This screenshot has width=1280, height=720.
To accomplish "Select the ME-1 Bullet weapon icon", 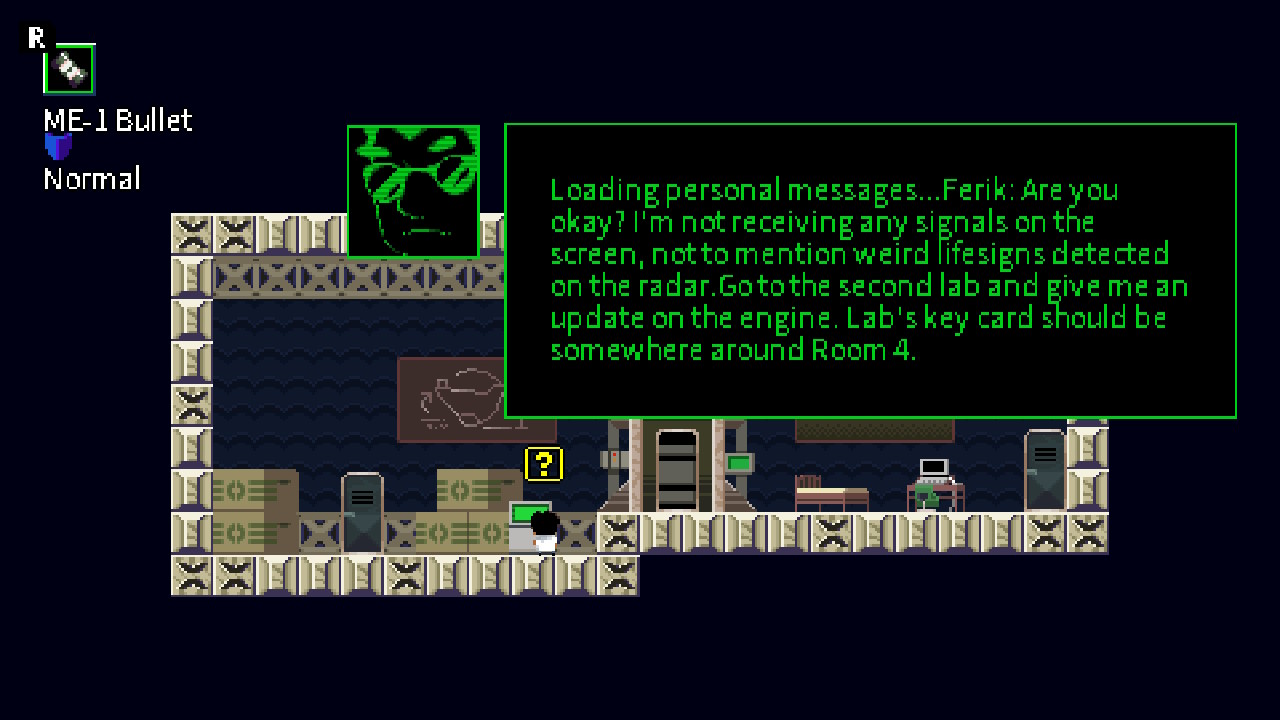I will coord(69,69).
